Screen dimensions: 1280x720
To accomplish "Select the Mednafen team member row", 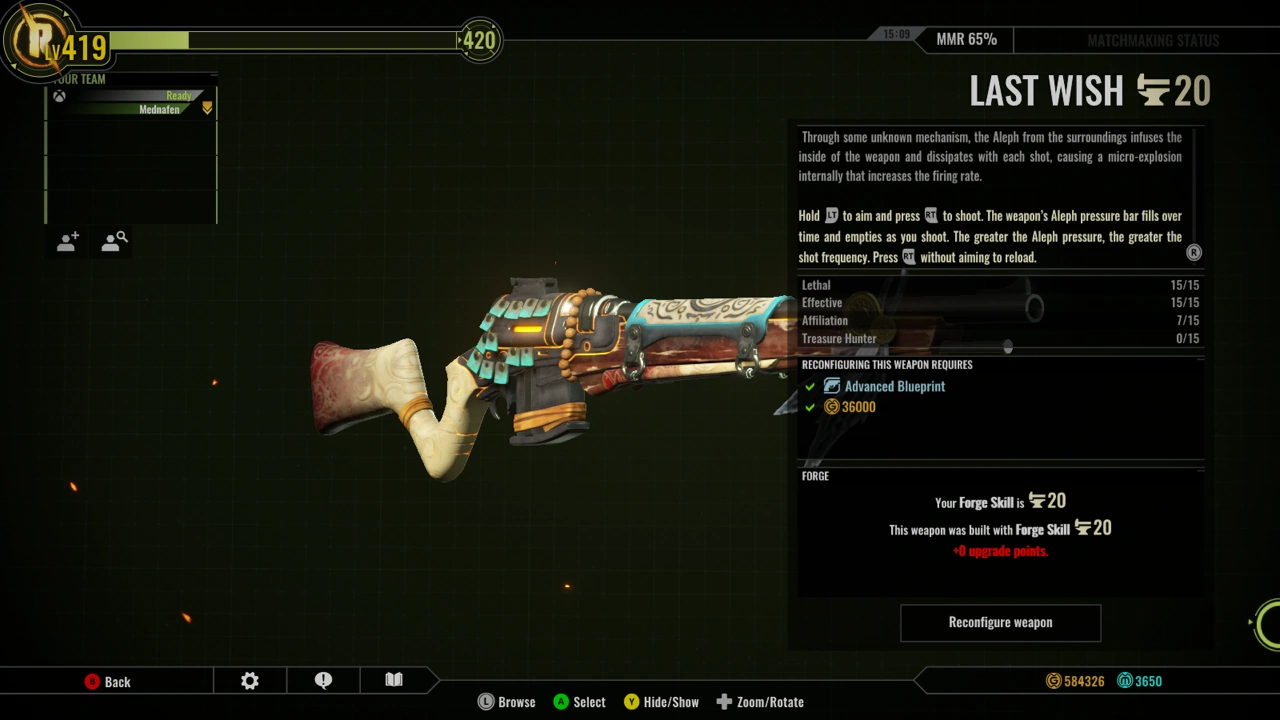I will point(132,109).
